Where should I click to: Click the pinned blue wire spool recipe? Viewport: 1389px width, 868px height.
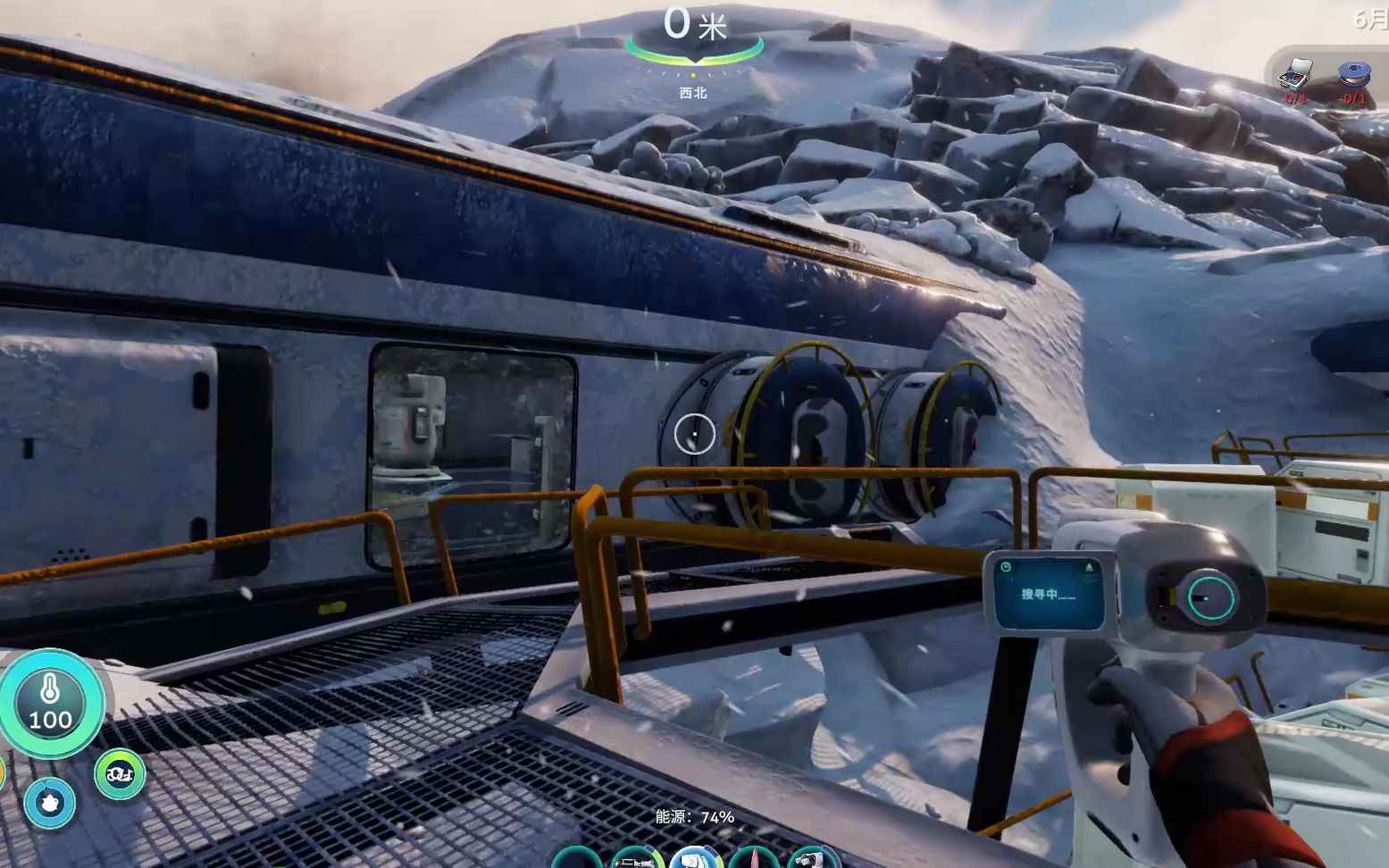1352,75
